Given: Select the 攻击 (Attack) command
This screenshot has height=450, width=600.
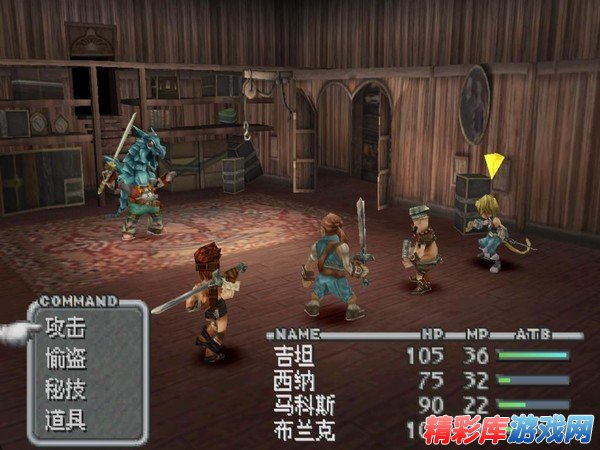Looking at the screenshot, I should point(66,327).
